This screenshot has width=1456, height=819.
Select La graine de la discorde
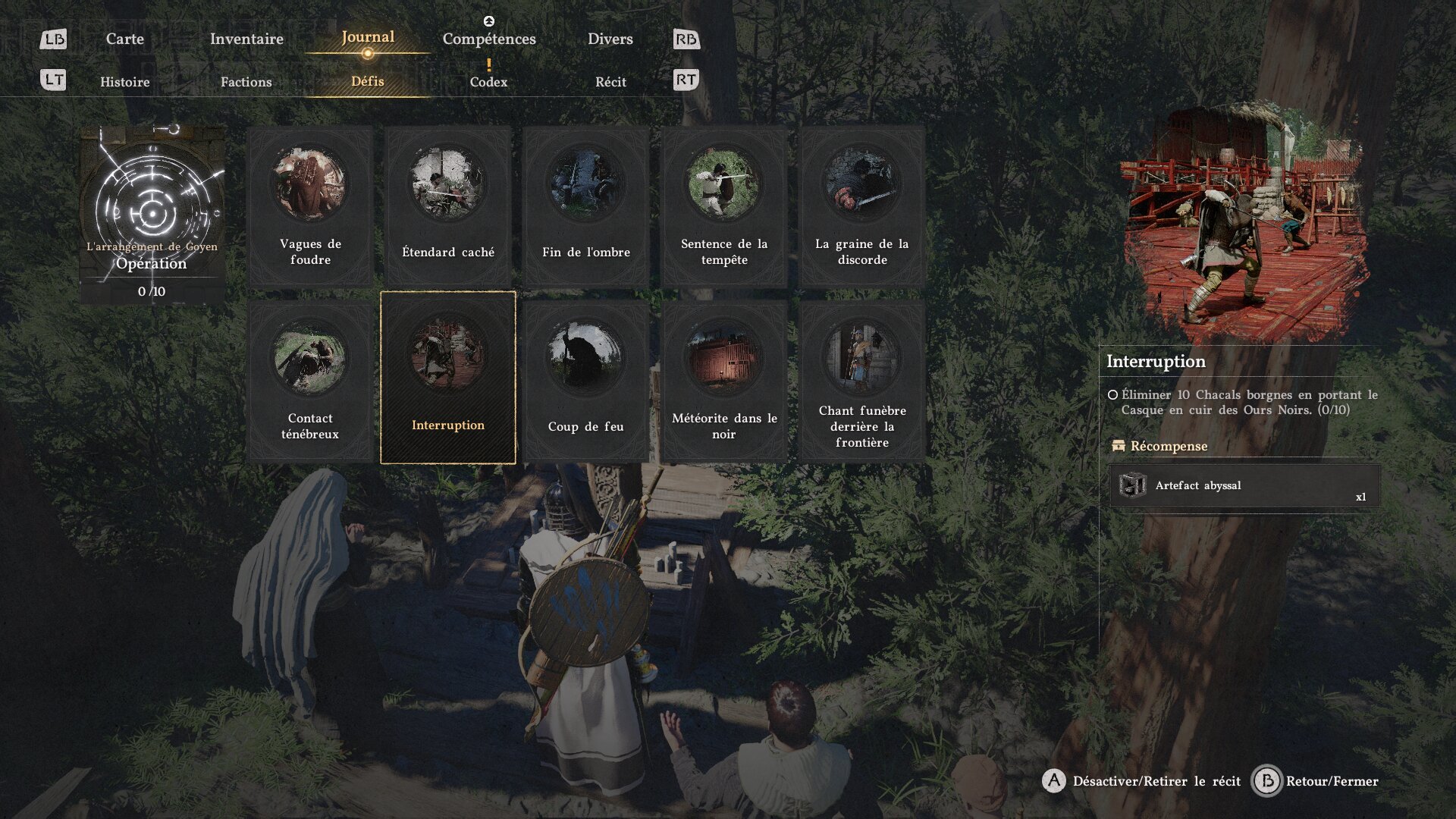pyautogui.click(x=861, y=206)
